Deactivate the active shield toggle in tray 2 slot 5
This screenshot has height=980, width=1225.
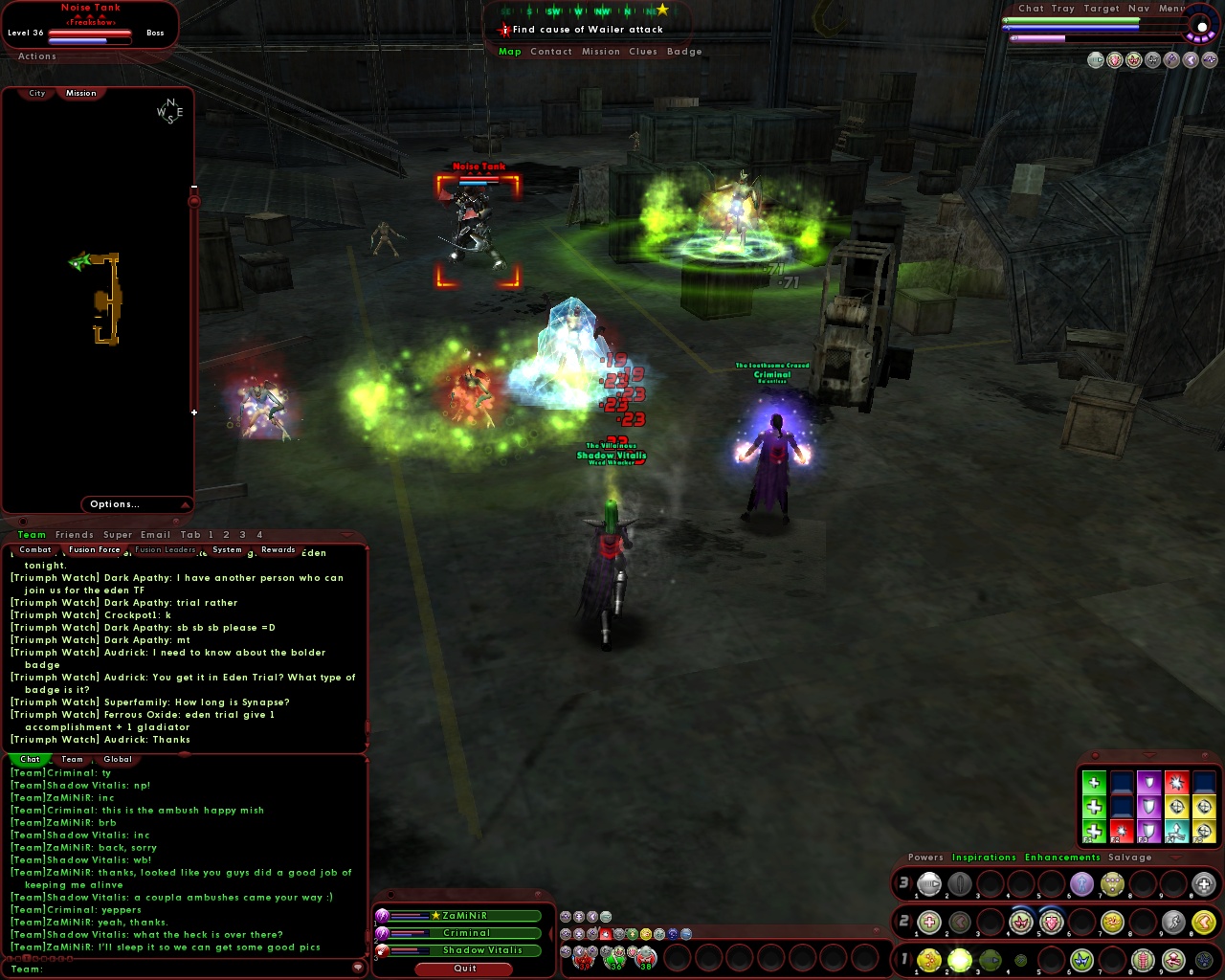[x=1050, y=922]
